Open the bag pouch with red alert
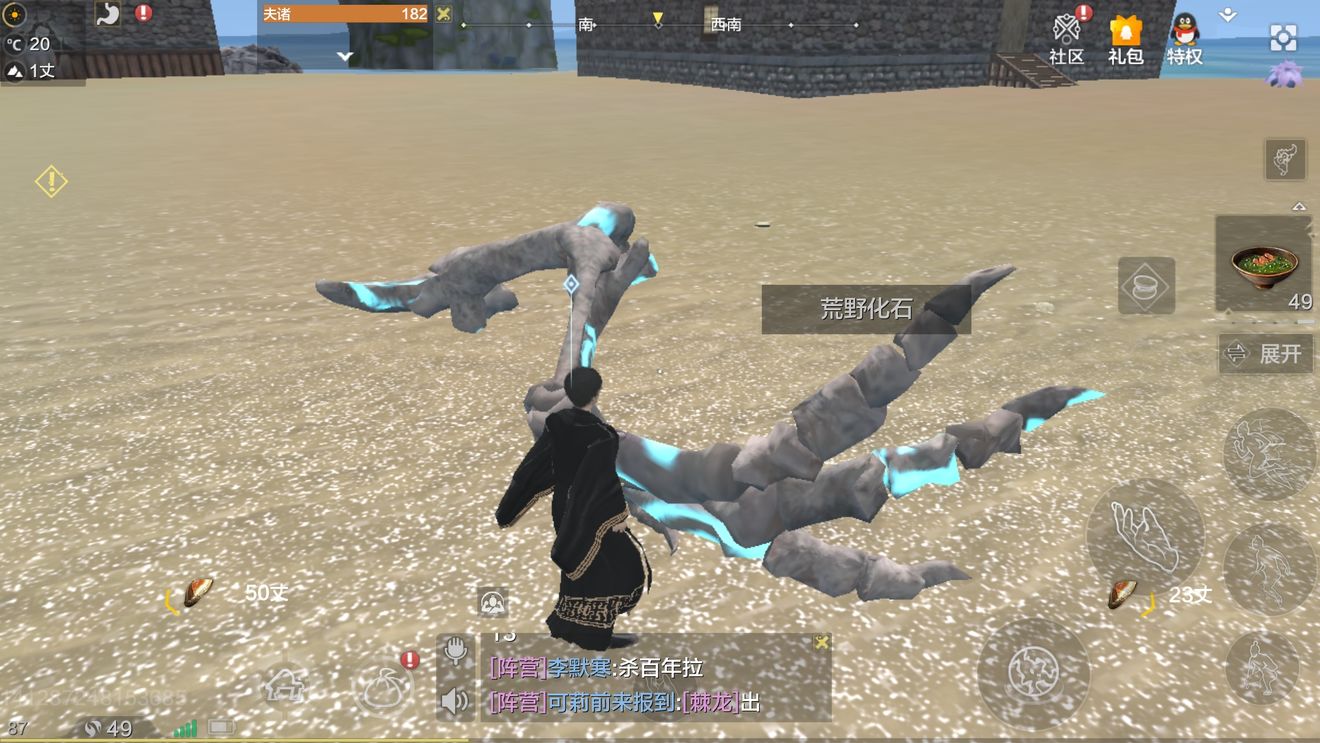 click(384, 687)
